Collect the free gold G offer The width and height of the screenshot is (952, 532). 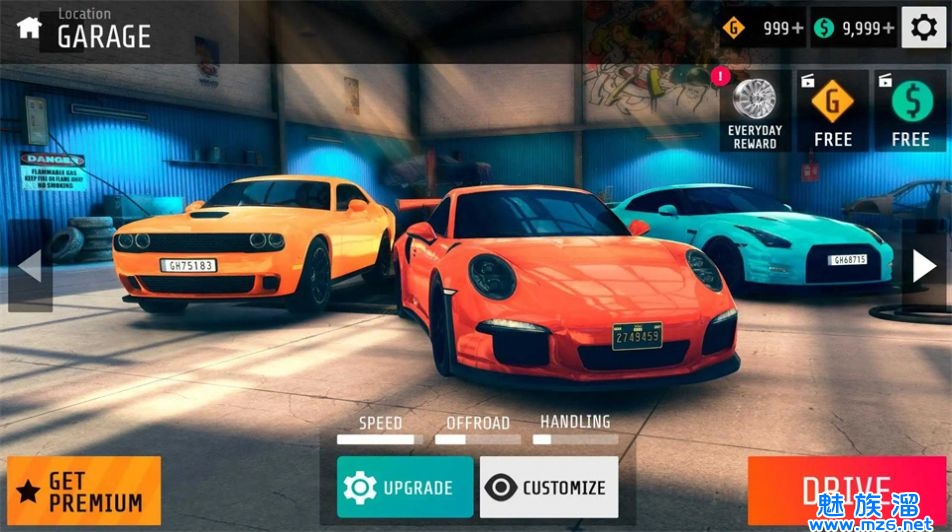[x=832, y=112]
